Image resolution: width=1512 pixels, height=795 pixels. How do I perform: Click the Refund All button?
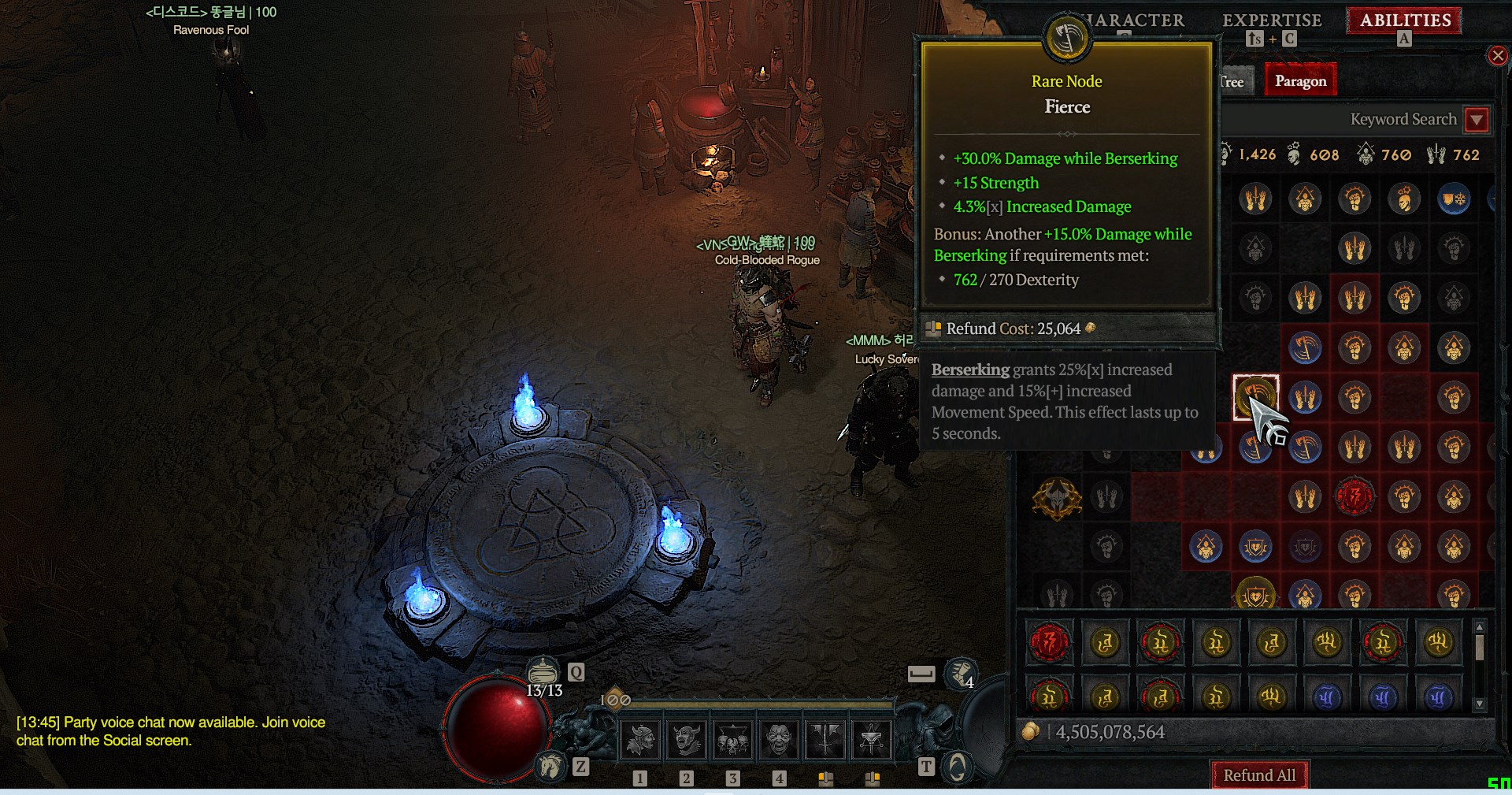[x=1258, y=775]
